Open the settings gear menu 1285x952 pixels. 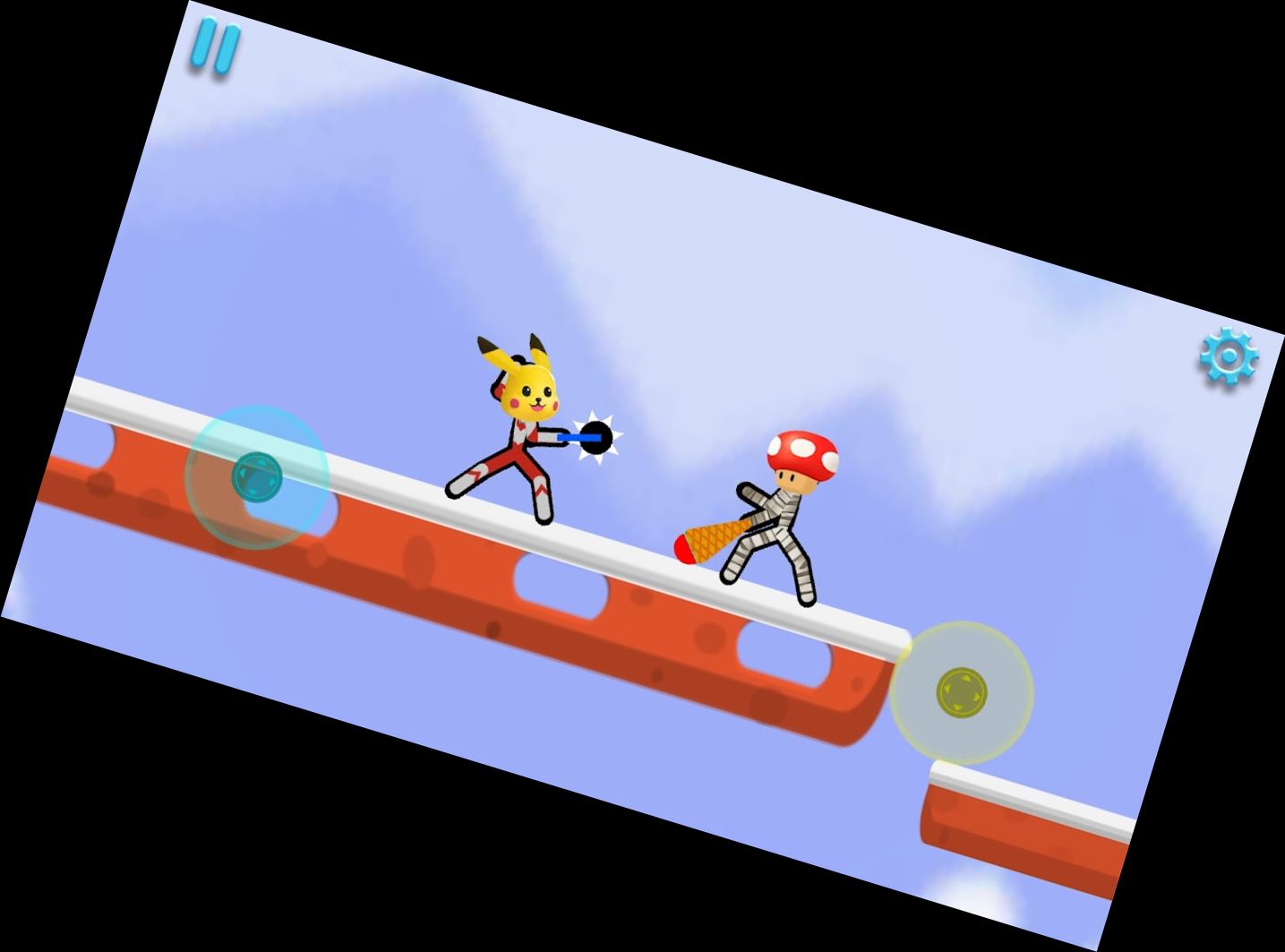[1228, 357]
